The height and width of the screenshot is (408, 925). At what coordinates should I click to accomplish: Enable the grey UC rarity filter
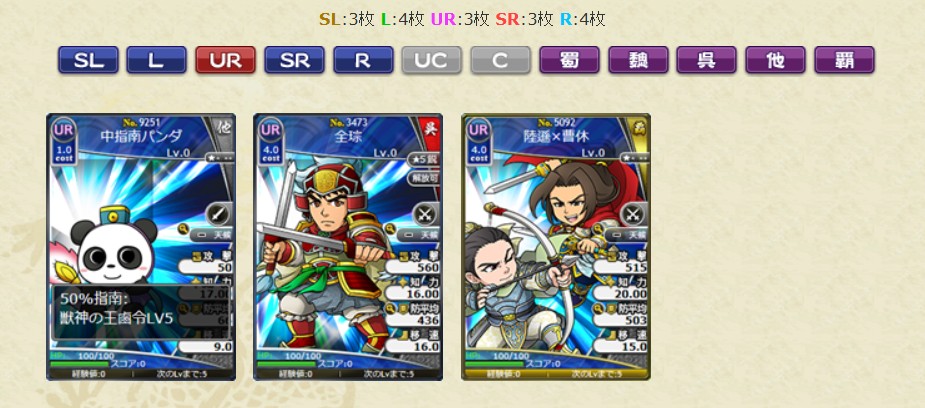click(432, 60)
